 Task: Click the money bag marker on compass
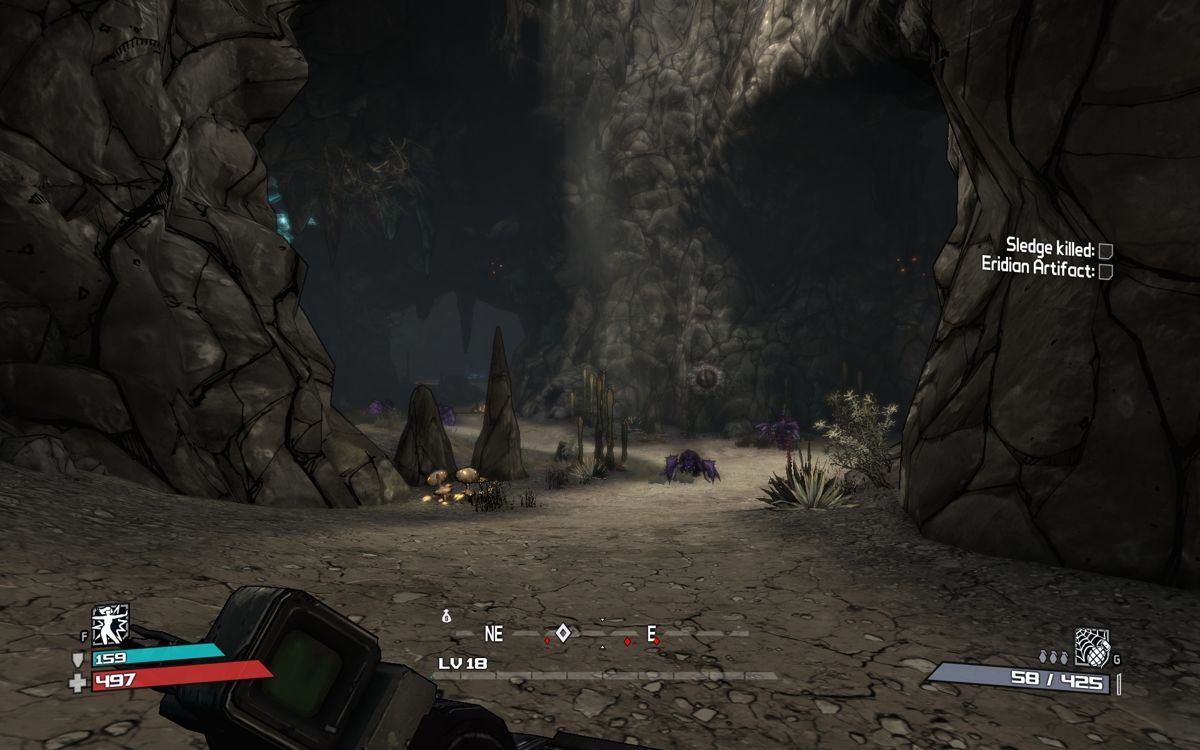coord(447,617)
